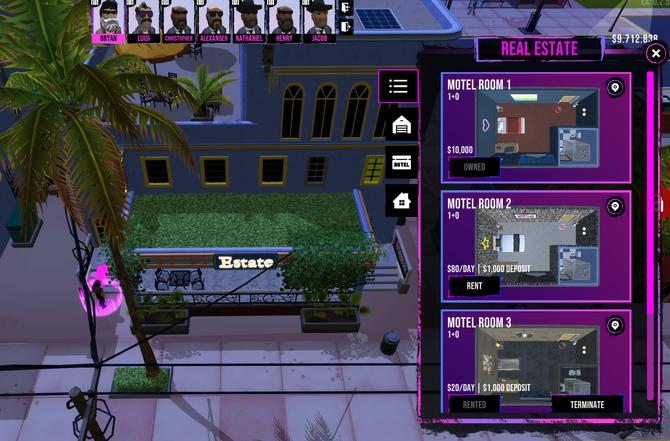Show Motel Room 1 location on map
Screen dimensions: 670x441
point(615,88)
